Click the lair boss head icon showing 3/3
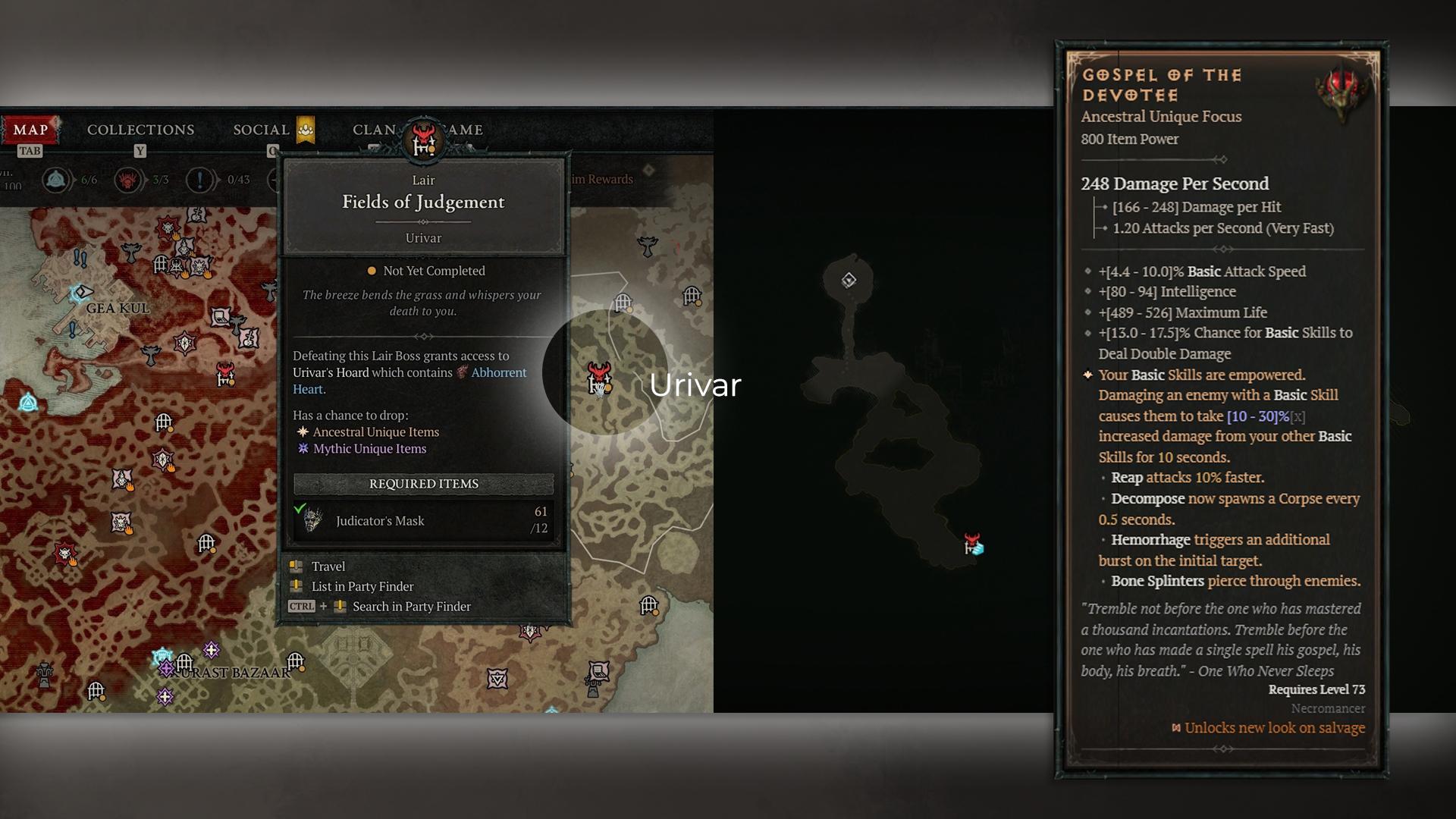 [x=129, y=180]
